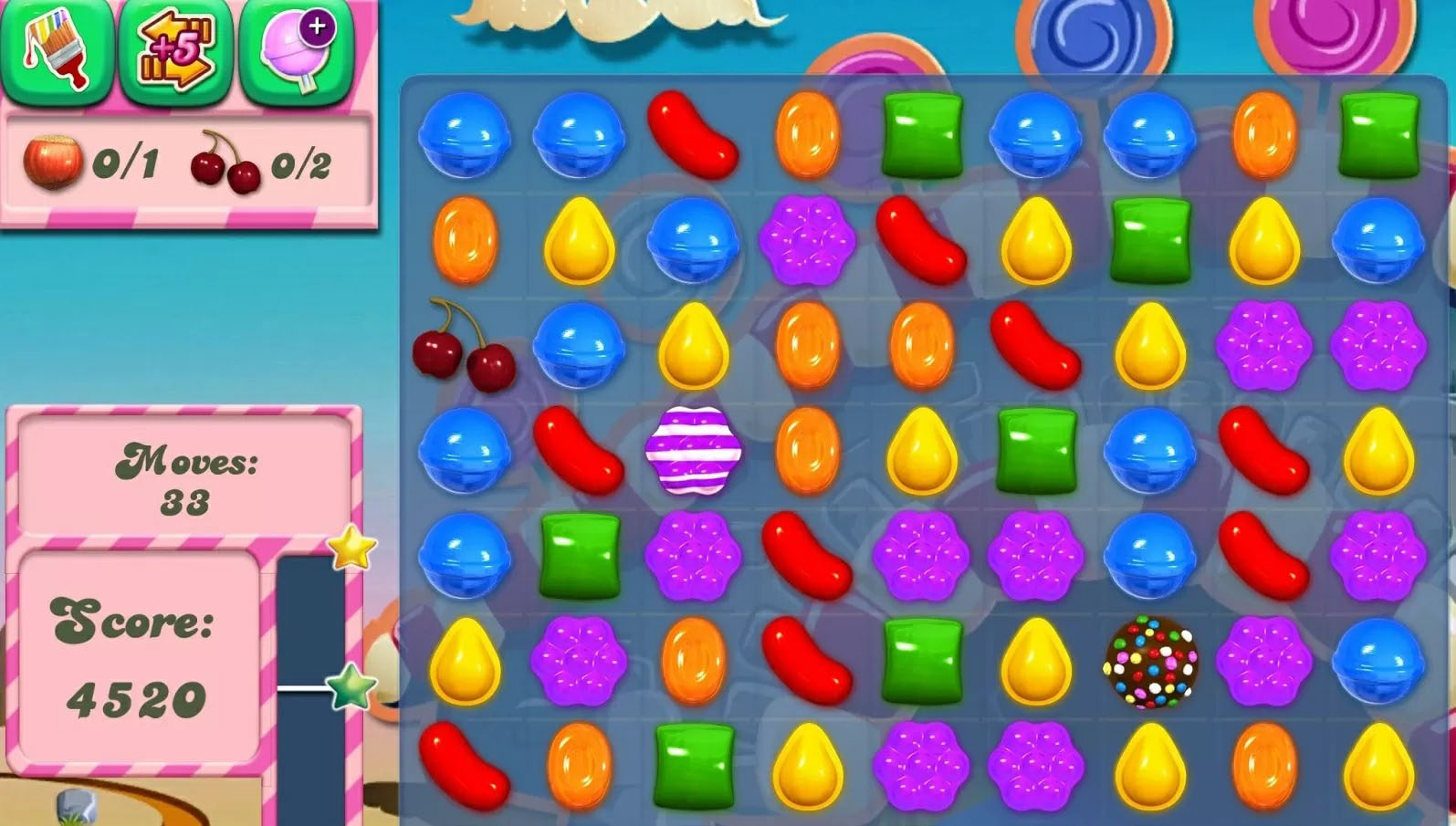The width and height of the screenshot is (1456, 826).
Task: Tap the yellow teardrop candy in the bottom-right corner
Action: [x=1378, y=767]
